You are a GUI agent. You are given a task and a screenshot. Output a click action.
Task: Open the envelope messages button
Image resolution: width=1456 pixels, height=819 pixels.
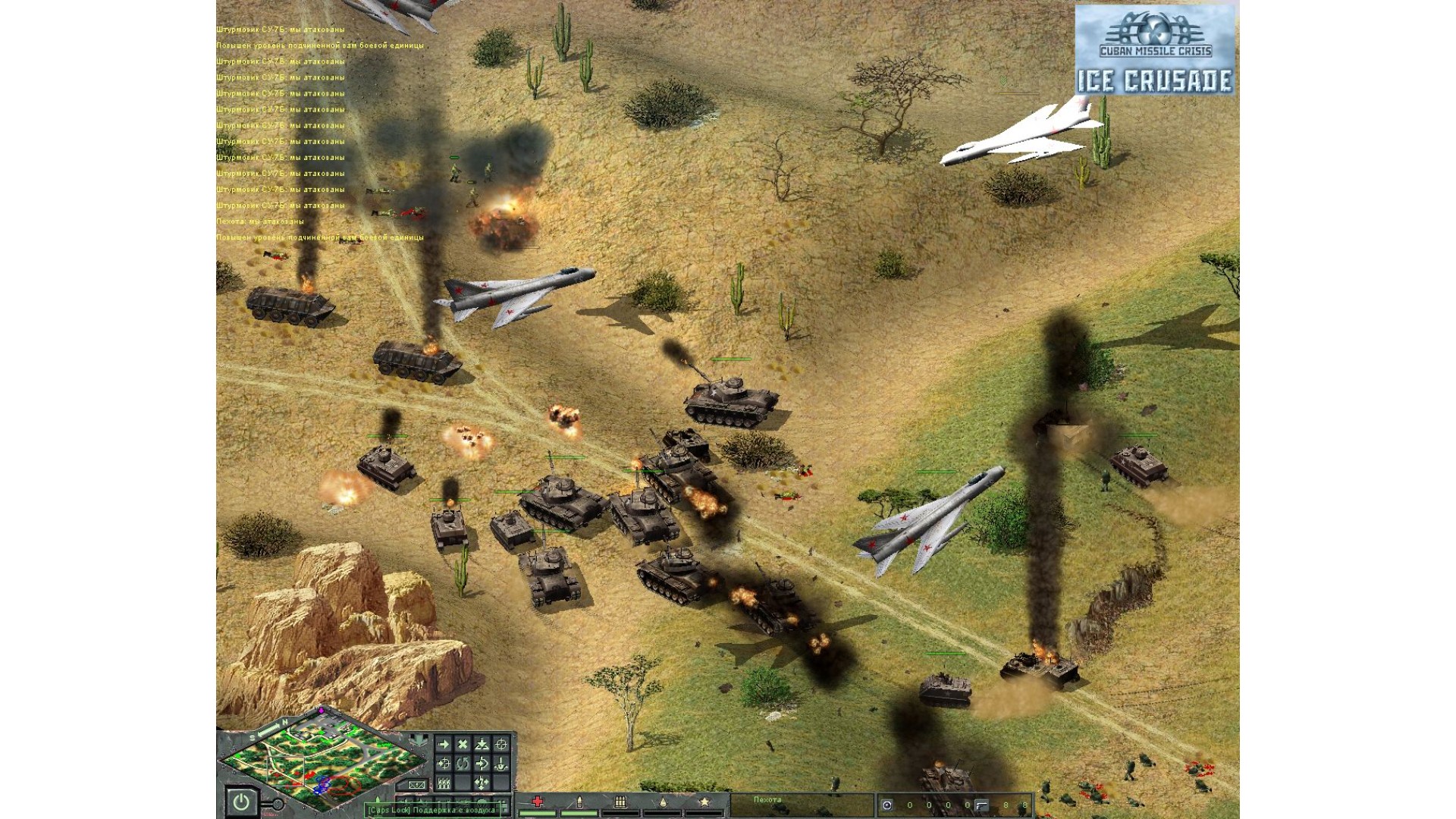pos(416,785)
